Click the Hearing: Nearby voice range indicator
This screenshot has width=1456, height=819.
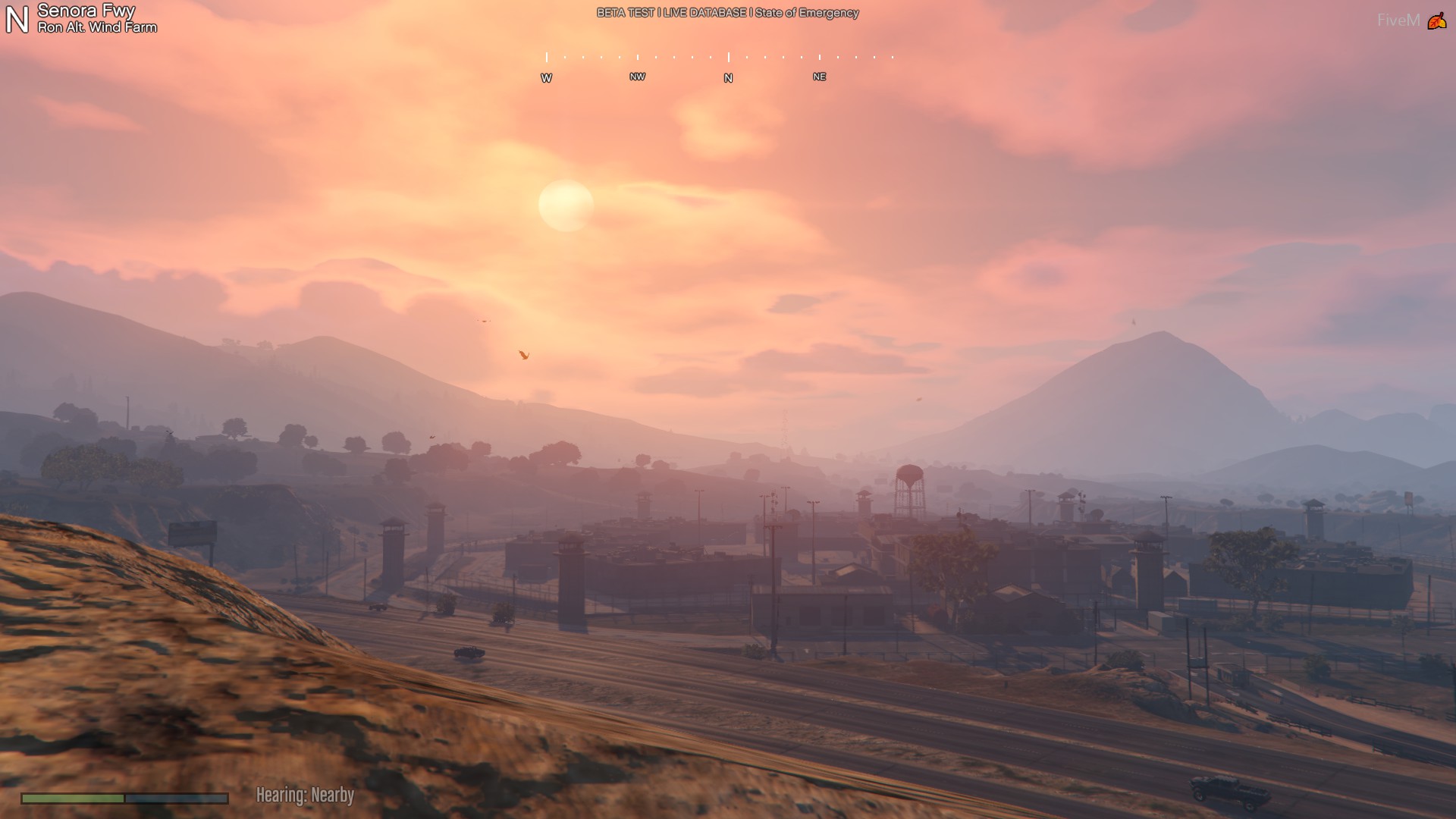click(x=305, y=795)
